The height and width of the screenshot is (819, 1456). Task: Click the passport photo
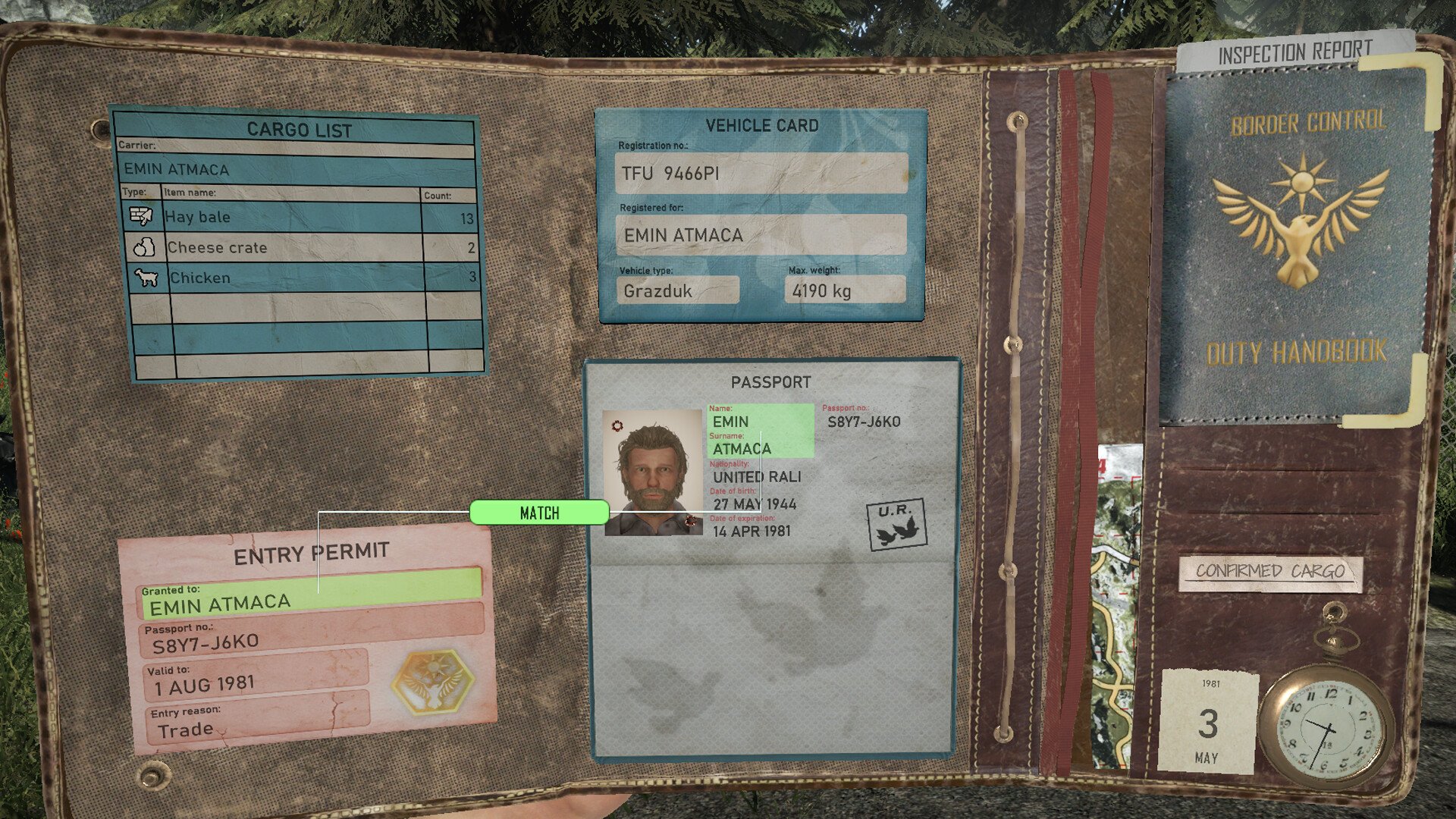pos(653,472)
